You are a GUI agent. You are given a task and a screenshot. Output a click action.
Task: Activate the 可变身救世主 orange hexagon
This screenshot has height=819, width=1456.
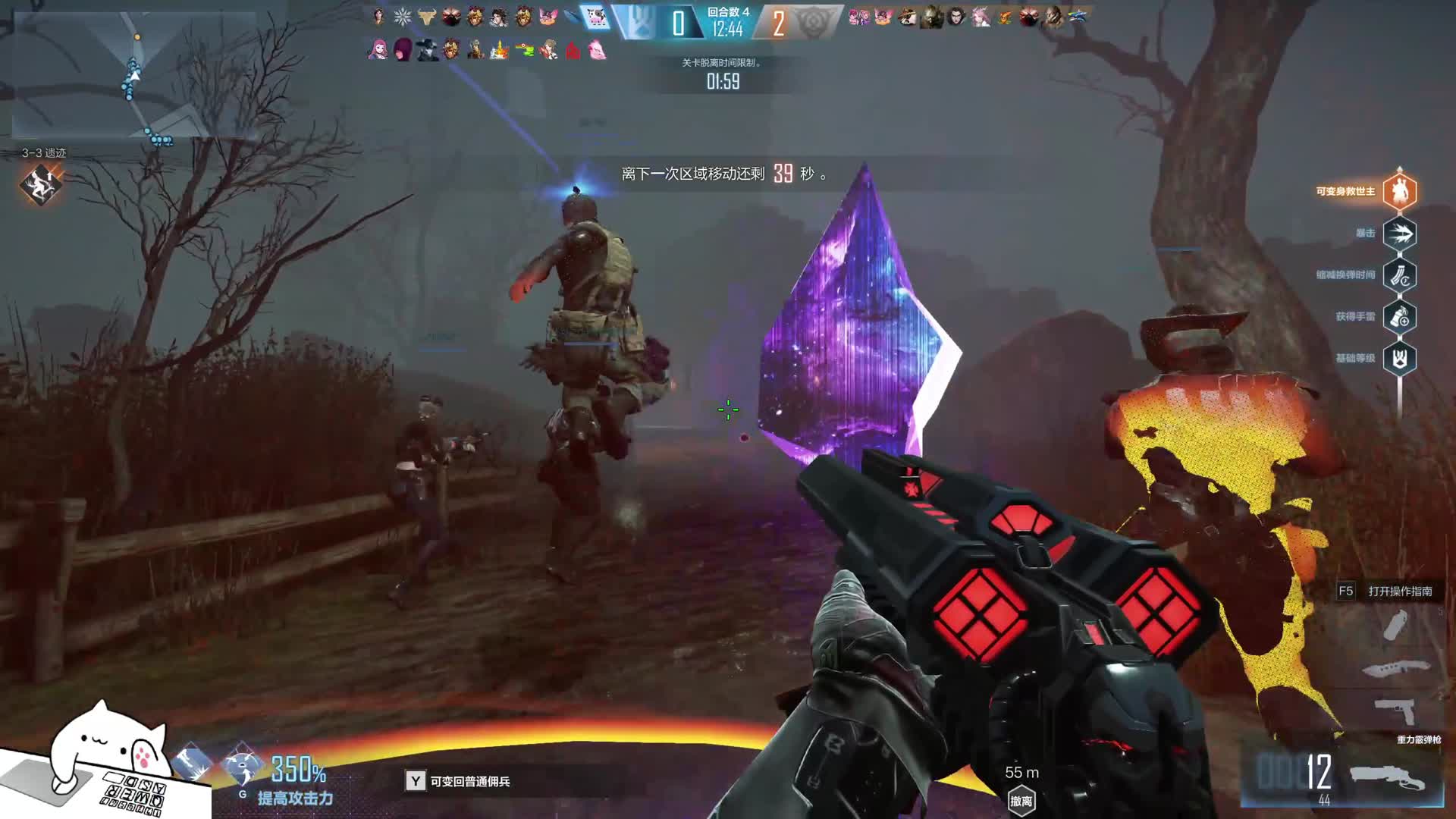1399,191
